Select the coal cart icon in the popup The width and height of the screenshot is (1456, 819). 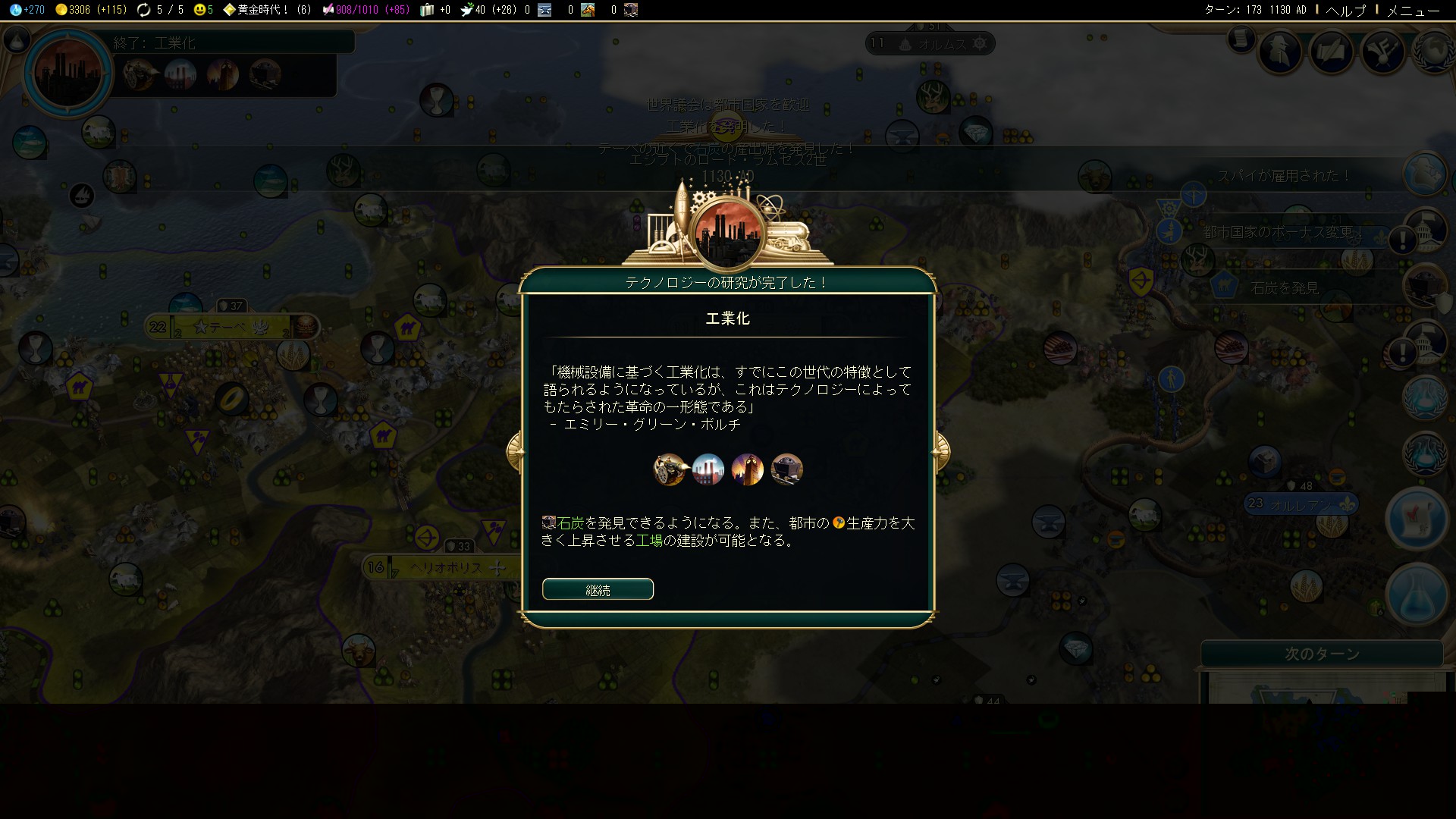786,469
